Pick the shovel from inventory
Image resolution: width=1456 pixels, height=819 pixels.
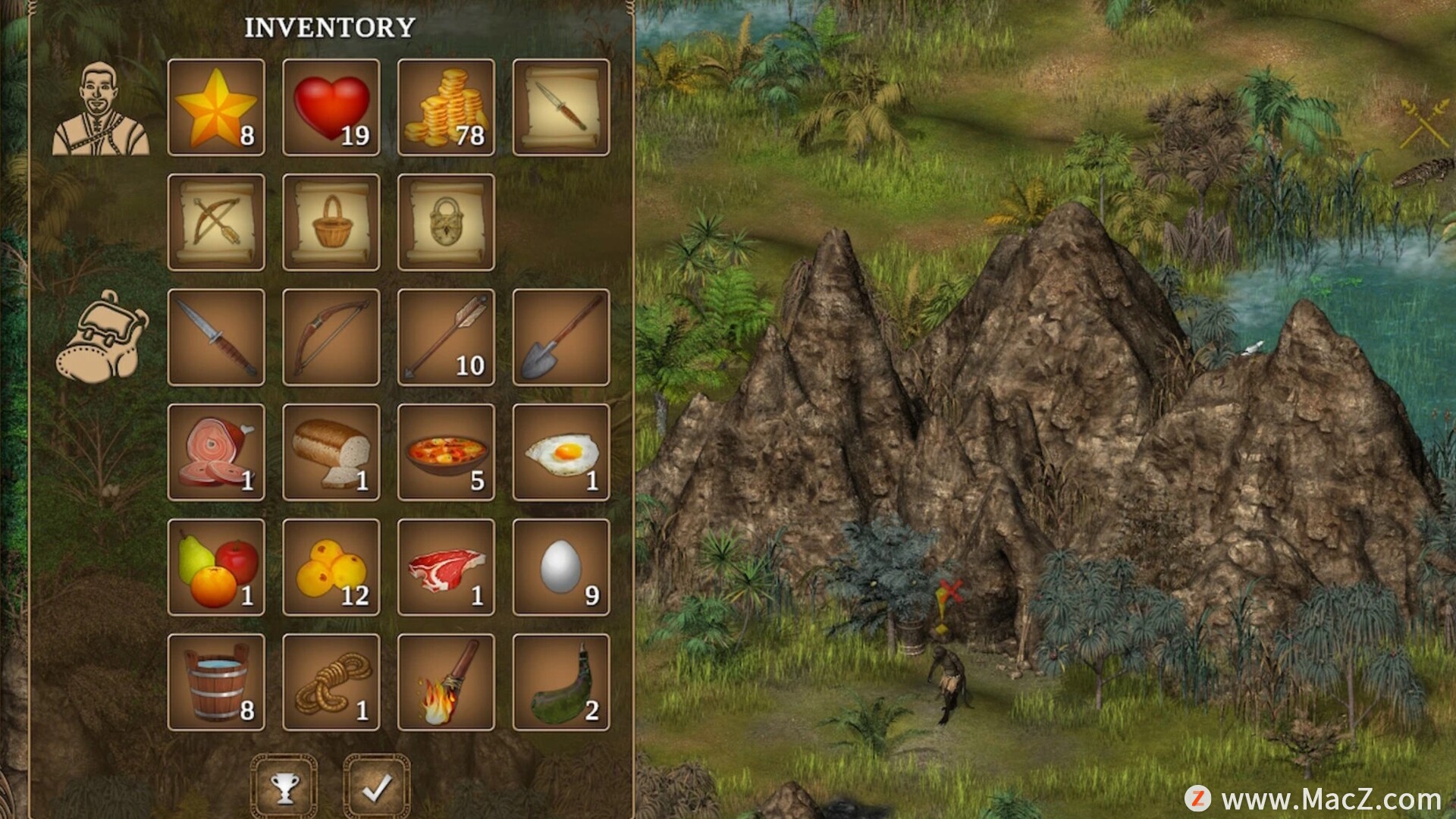click(561, 337)
